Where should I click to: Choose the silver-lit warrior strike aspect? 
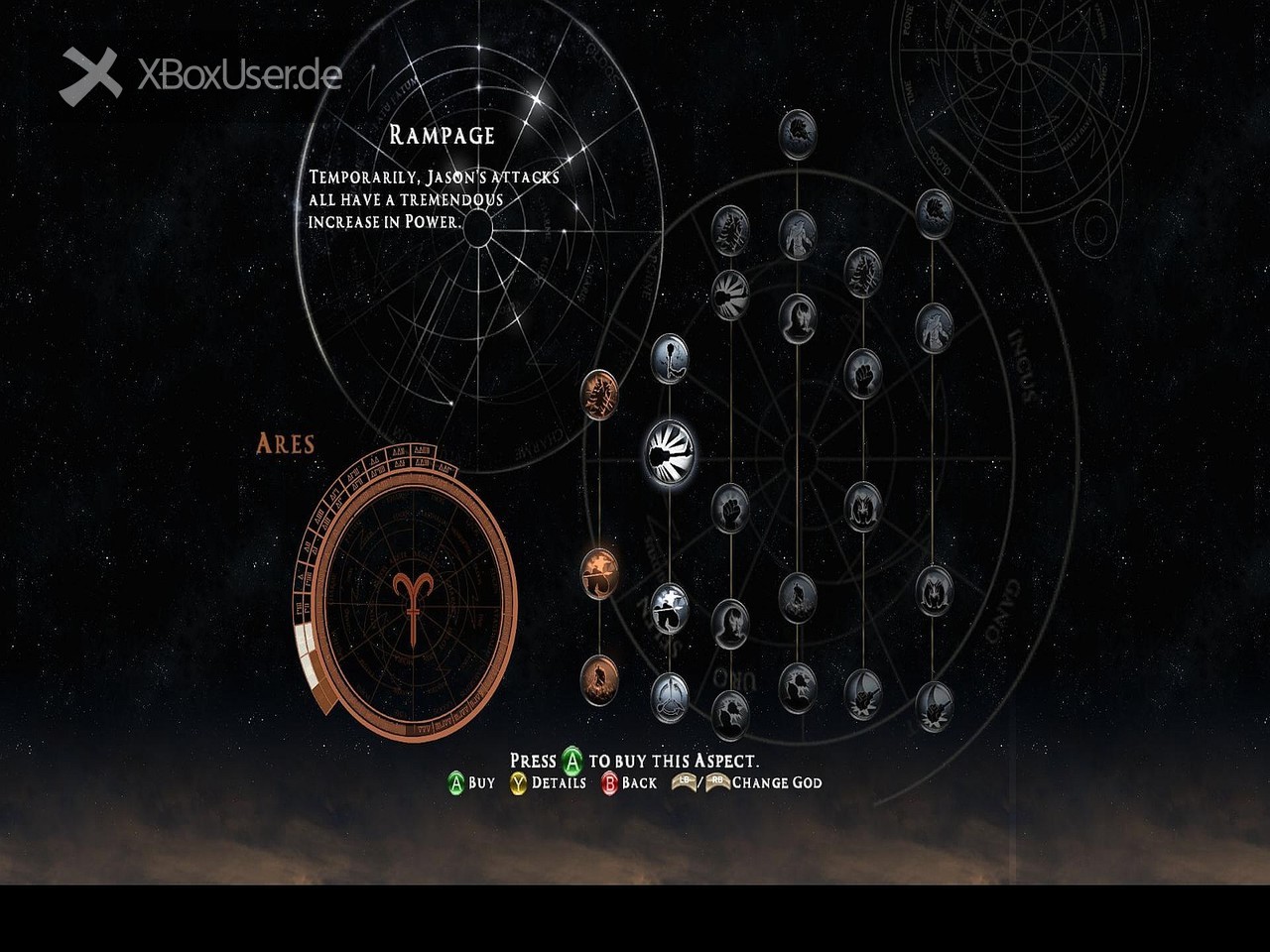(x=670, y=608)
